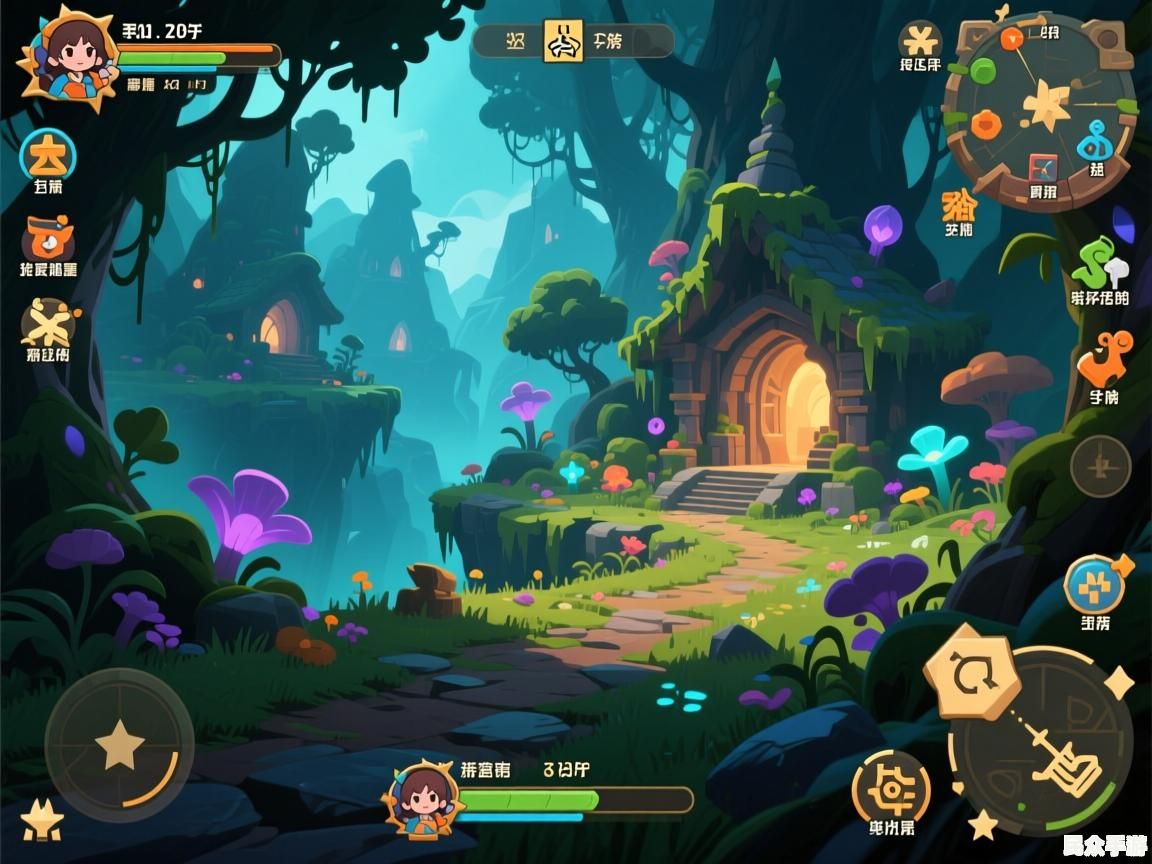This screenshot has width=1152, height=864.
Task: Activate the orange ram-horn icon
Action: click(x=1104, y=360)
